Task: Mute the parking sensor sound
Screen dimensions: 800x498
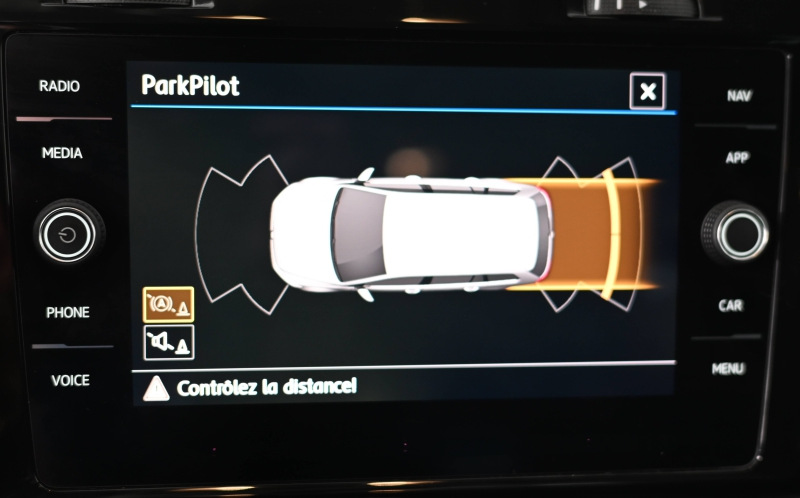Action: point(168,343)
